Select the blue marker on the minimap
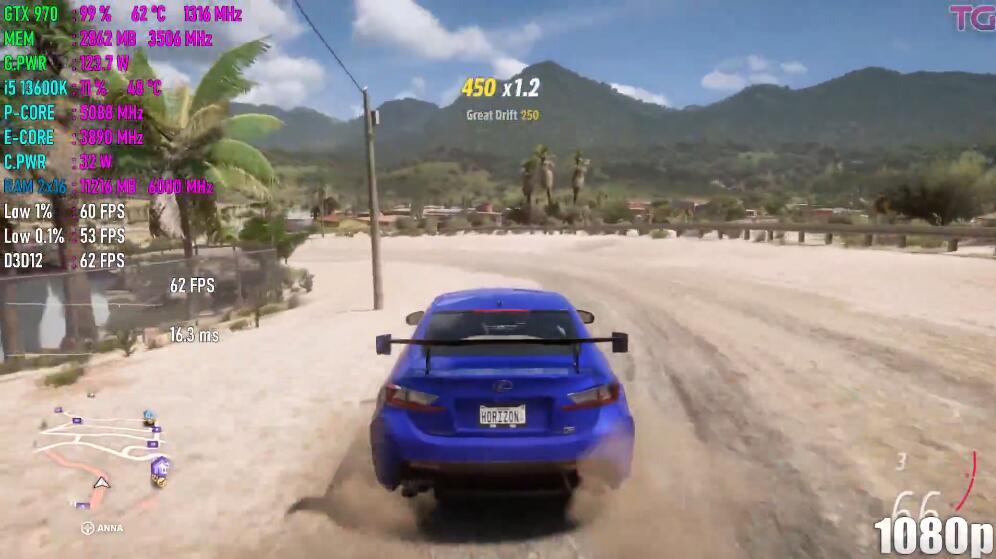996x559 pixels. pyautogui.click(x=149, y=413)
